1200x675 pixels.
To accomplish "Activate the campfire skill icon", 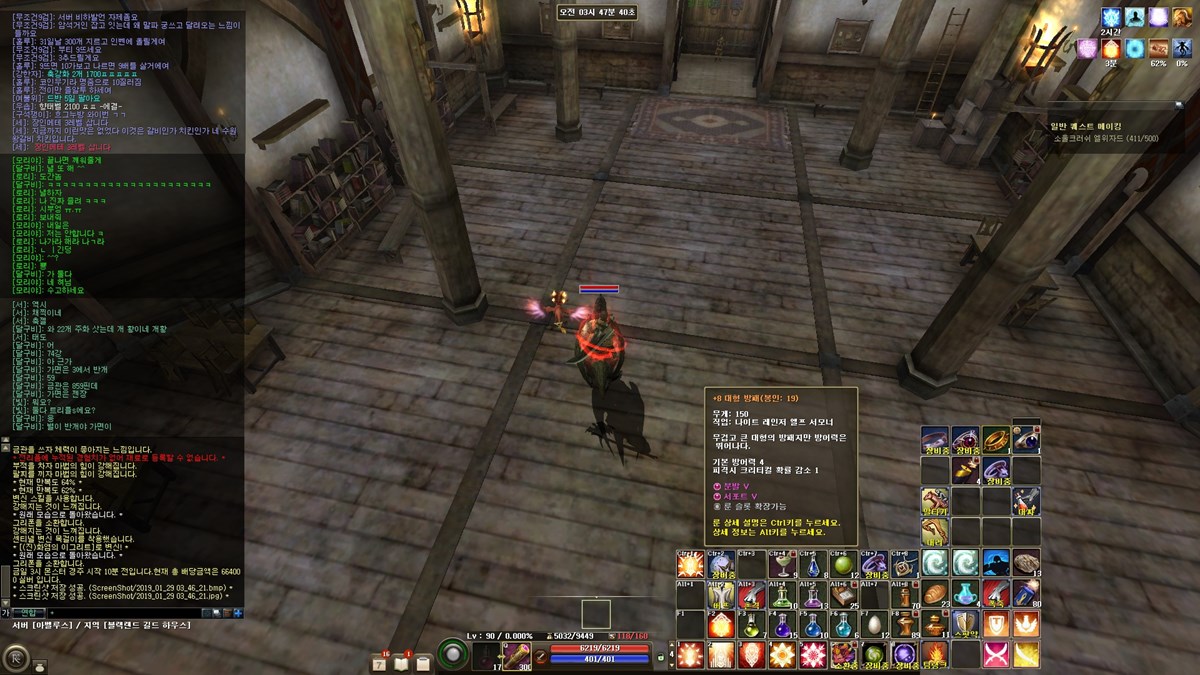I will 935,655.
